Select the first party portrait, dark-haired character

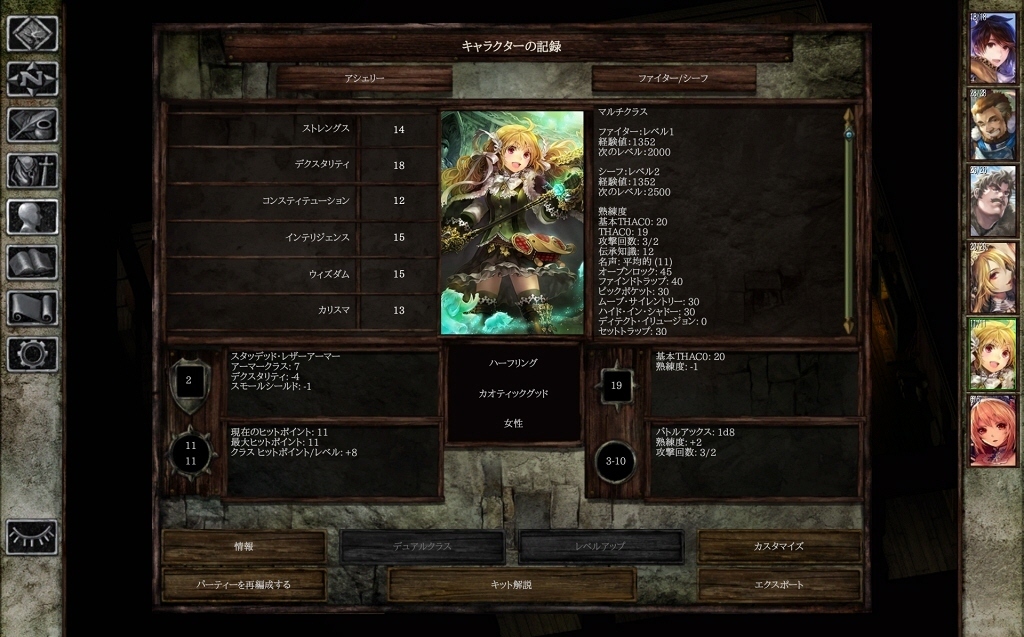click(992, 48)
